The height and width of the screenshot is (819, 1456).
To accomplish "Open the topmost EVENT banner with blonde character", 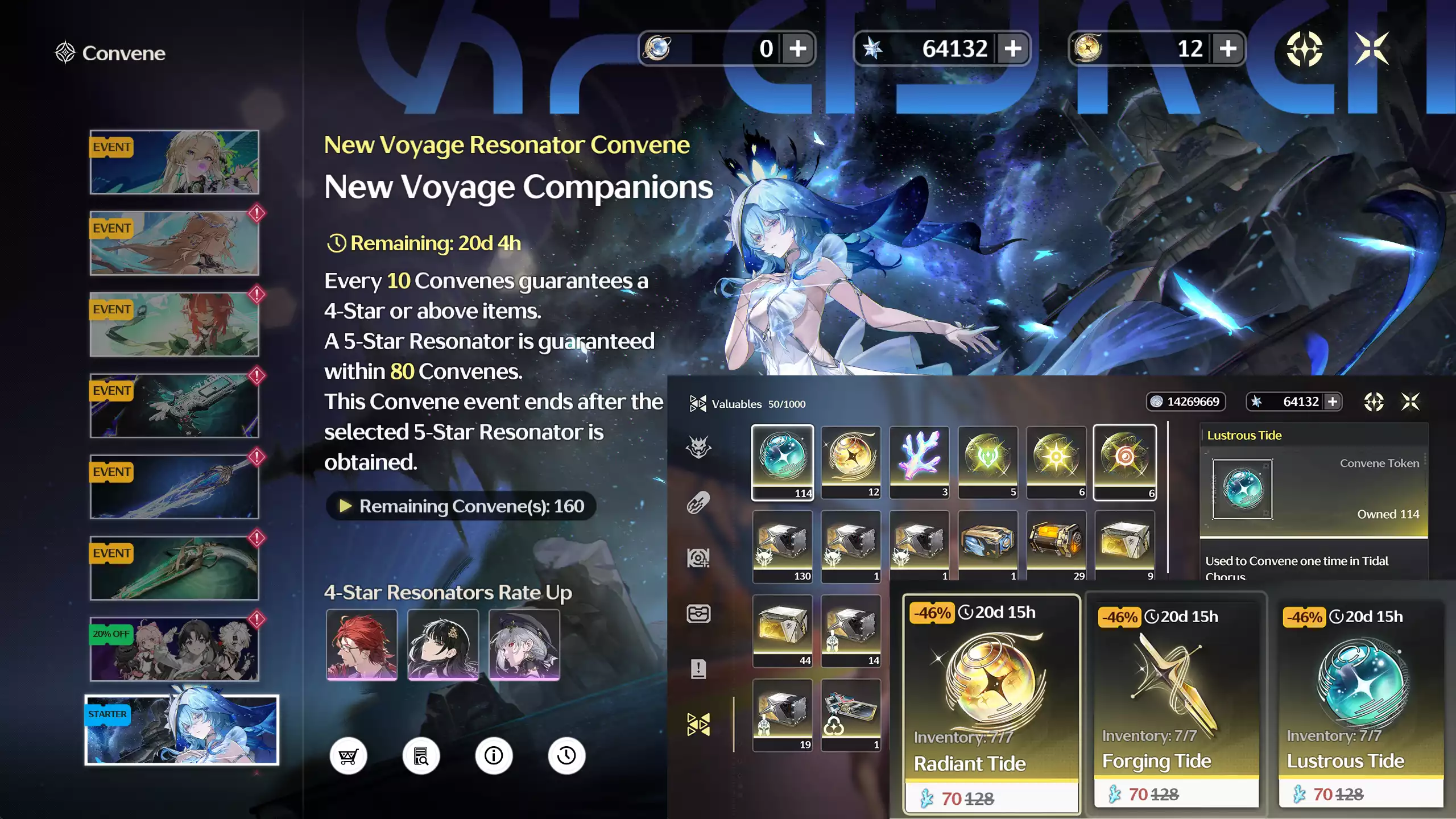I will pos(175,163).
